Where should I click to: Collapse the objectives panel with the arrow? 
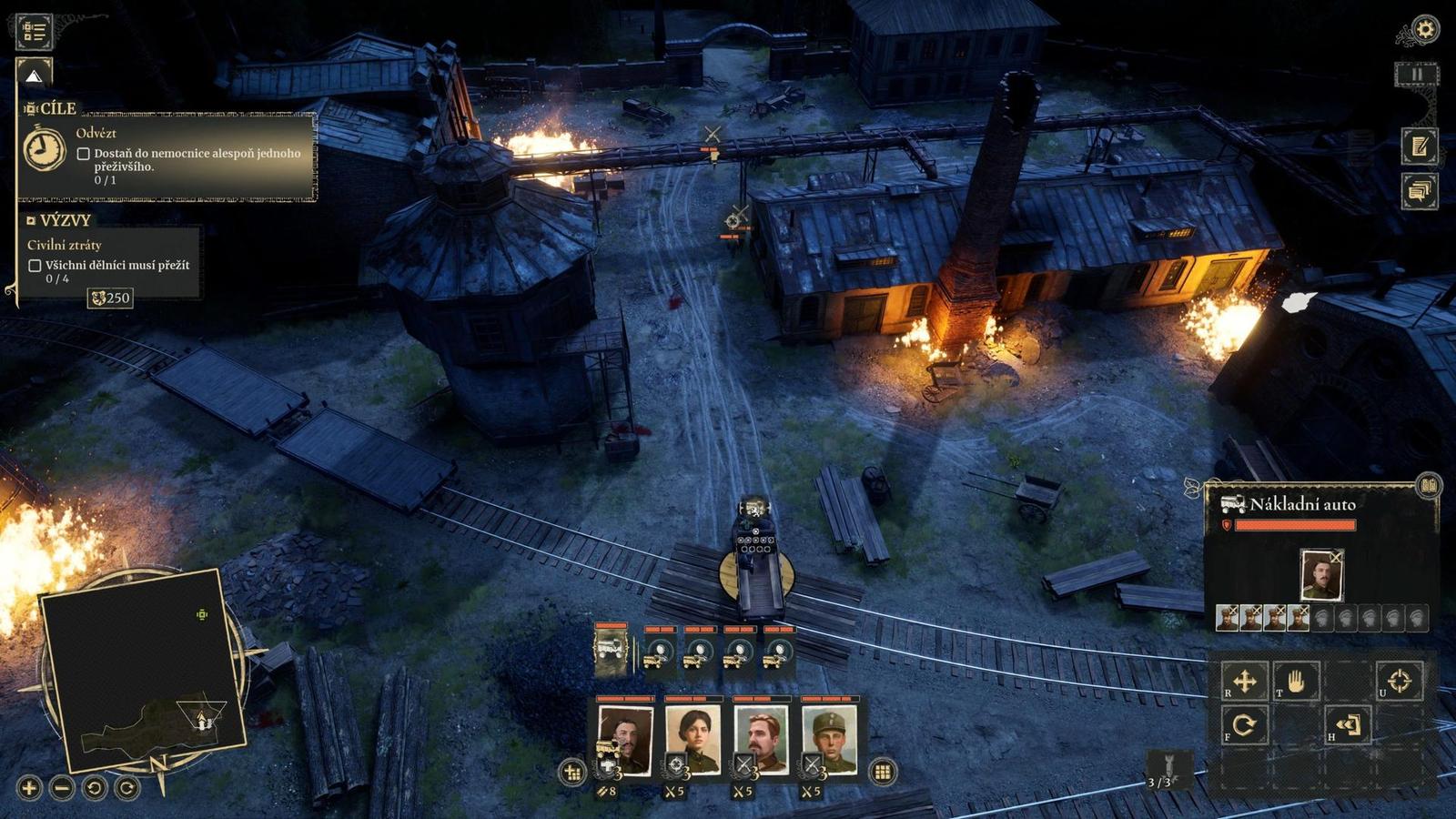34,76
